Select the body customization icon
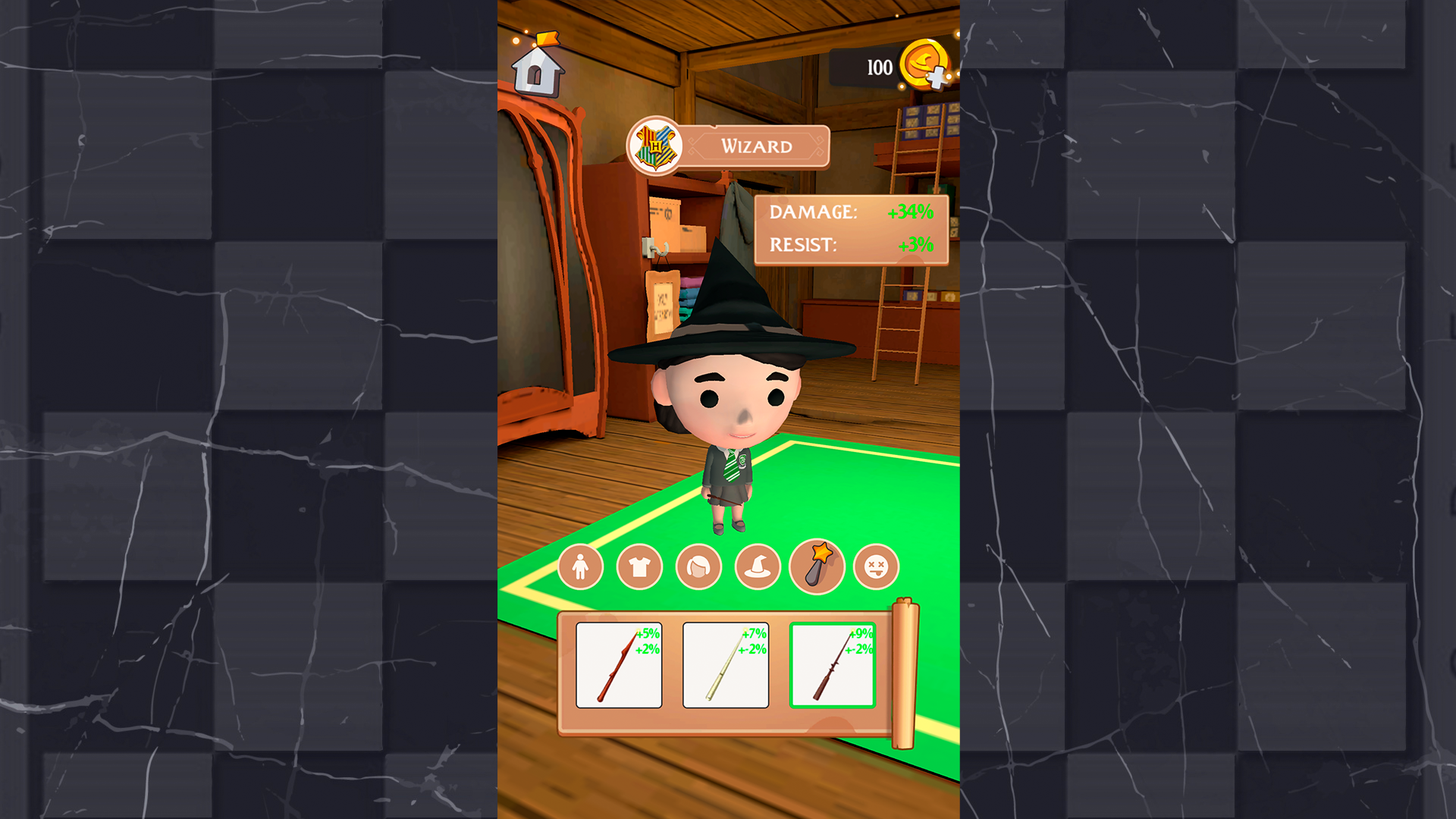Image resolution: width=1456 pixels, height=819 pixels. (x=579, y=567)
